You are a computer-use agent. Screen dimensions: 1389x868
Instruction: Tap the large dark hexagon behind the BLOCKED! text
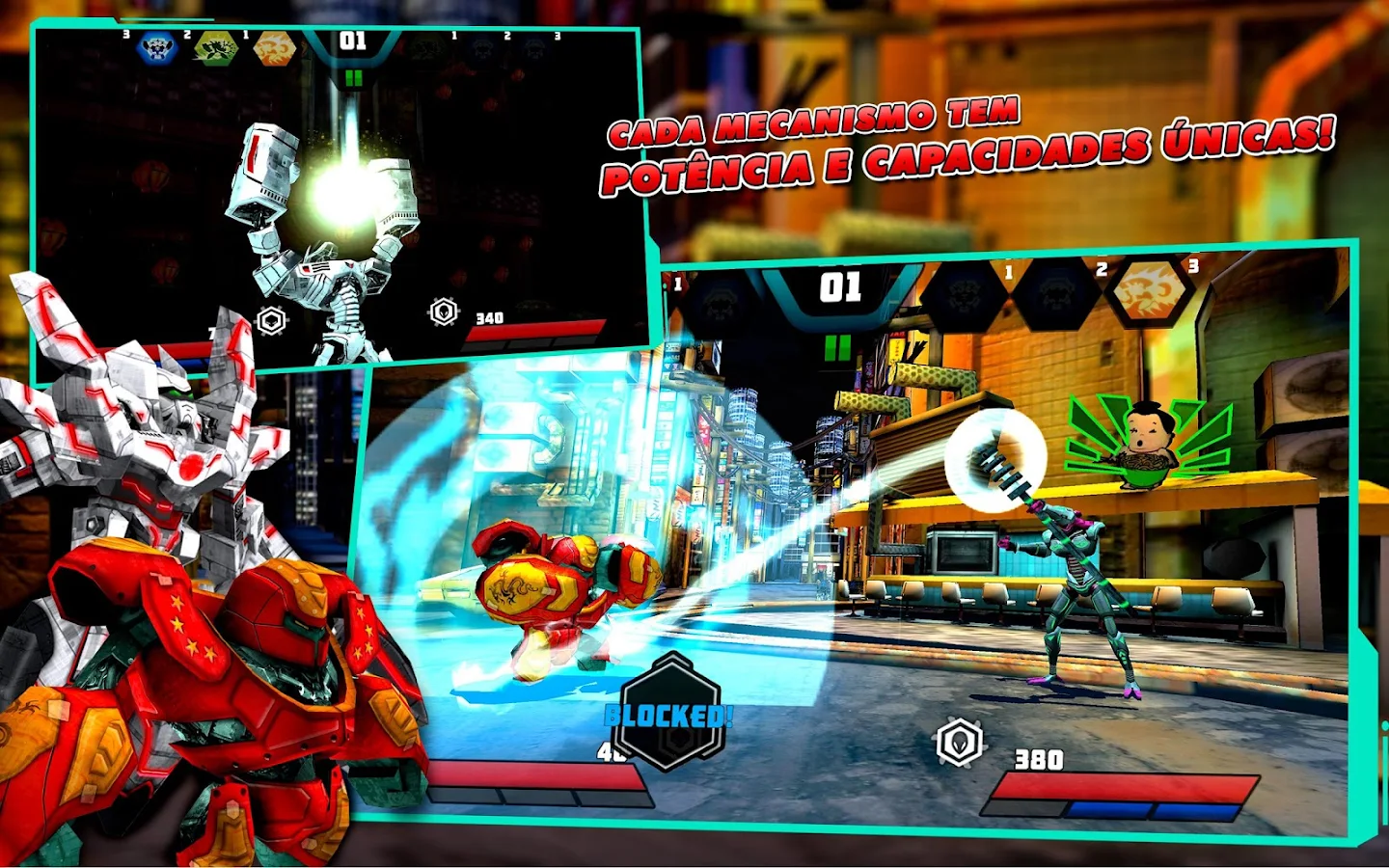(x=671, y=712)
